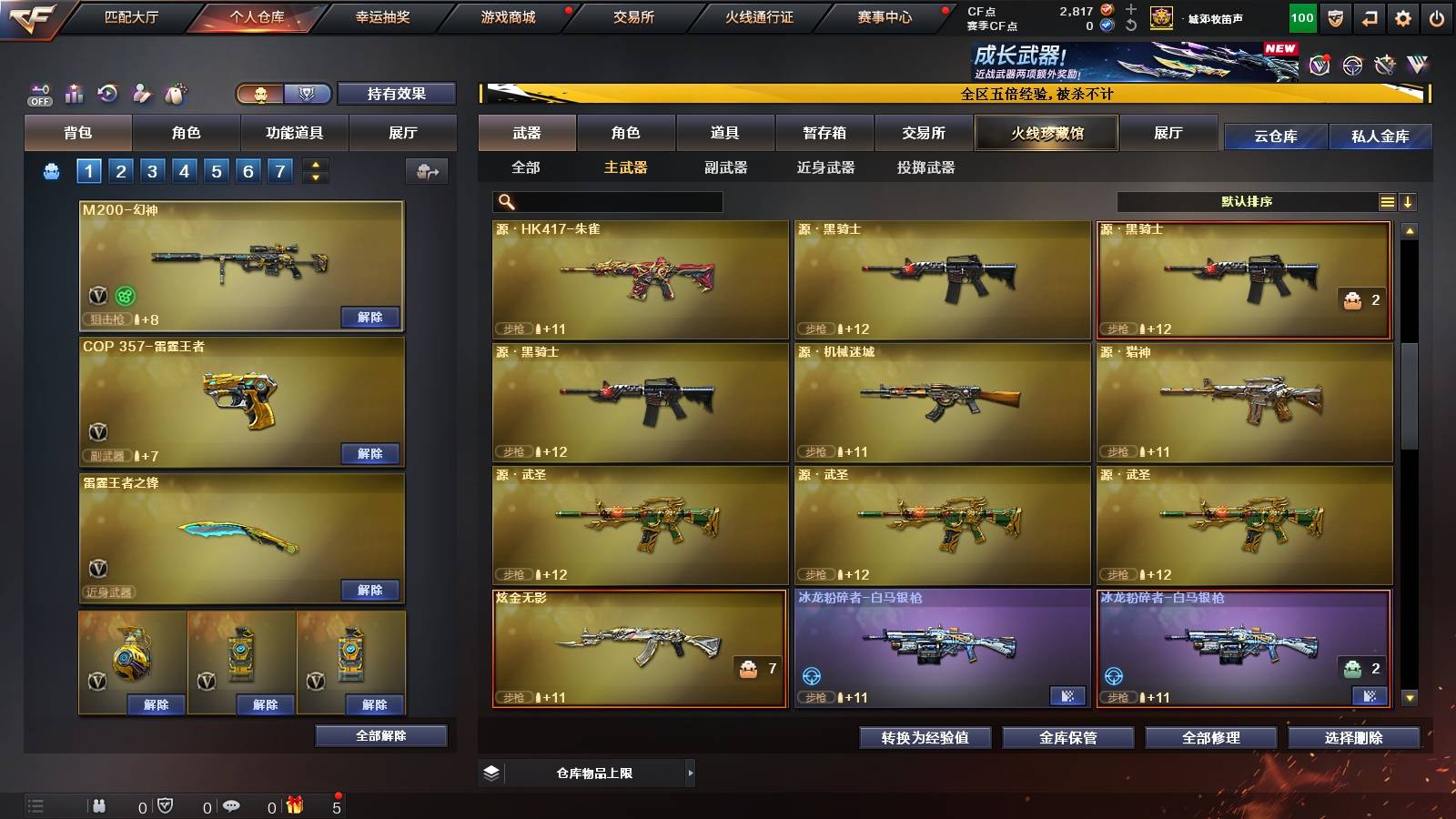Click the replay/history icon above the backpack panel
The width and height of the screenshot is (1456, 819).
pos(108,94)
